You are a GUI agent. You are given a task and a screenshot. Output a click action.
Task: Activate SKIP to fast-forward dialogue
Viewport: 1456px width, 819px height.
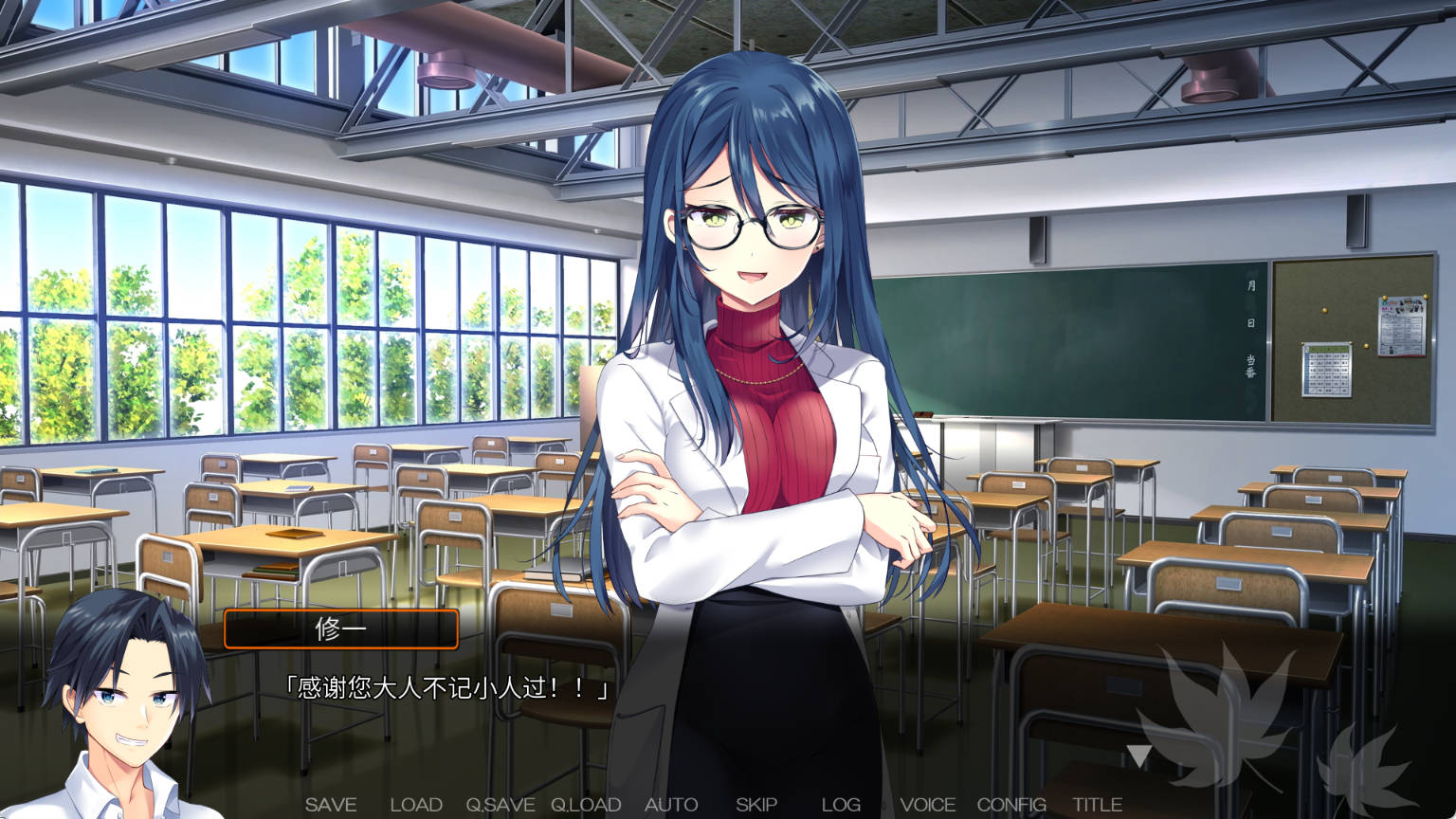click(x=756, y=805)
